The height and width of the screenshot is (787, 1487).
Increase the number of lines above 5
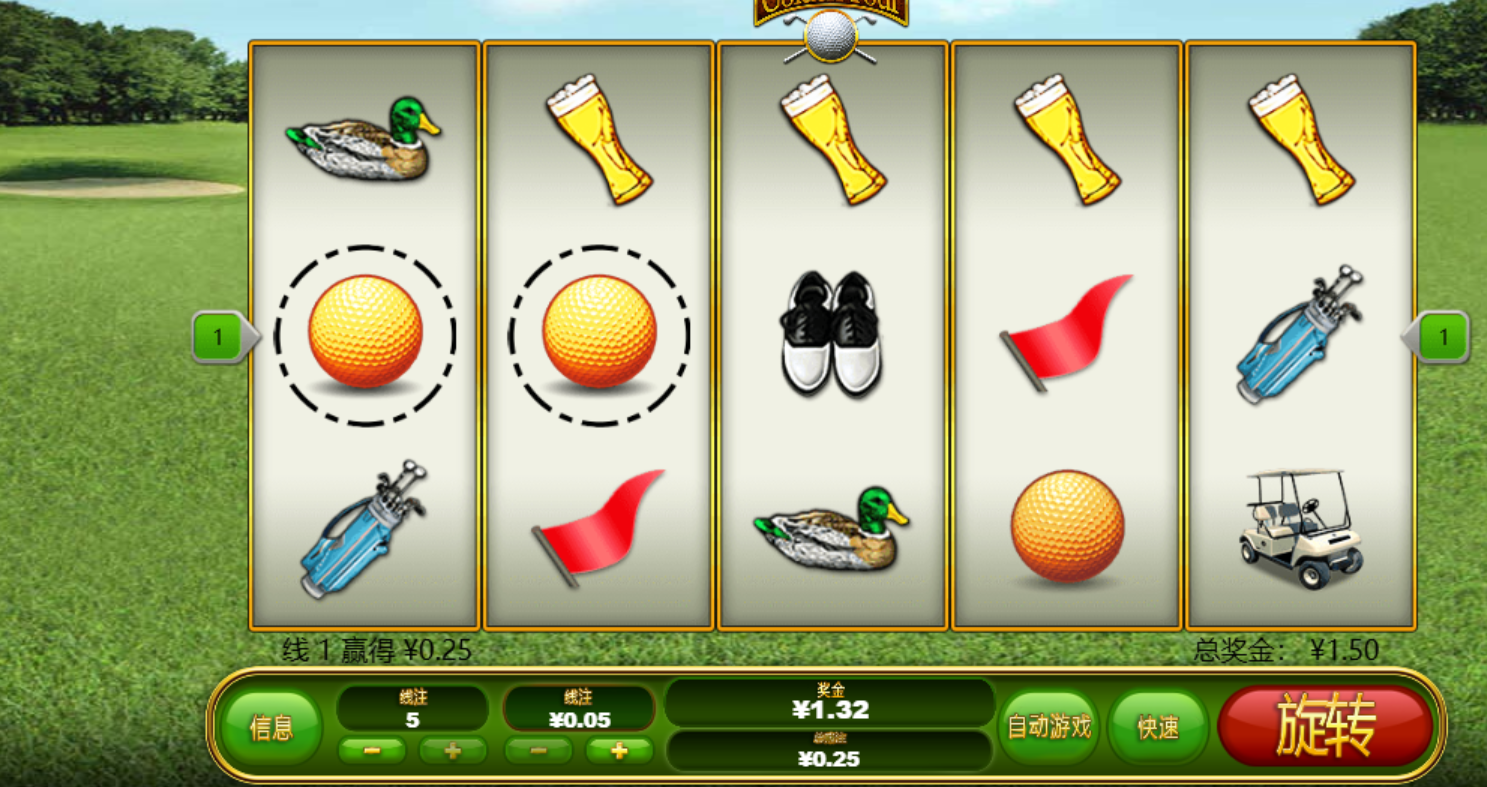tap(452, 751)
